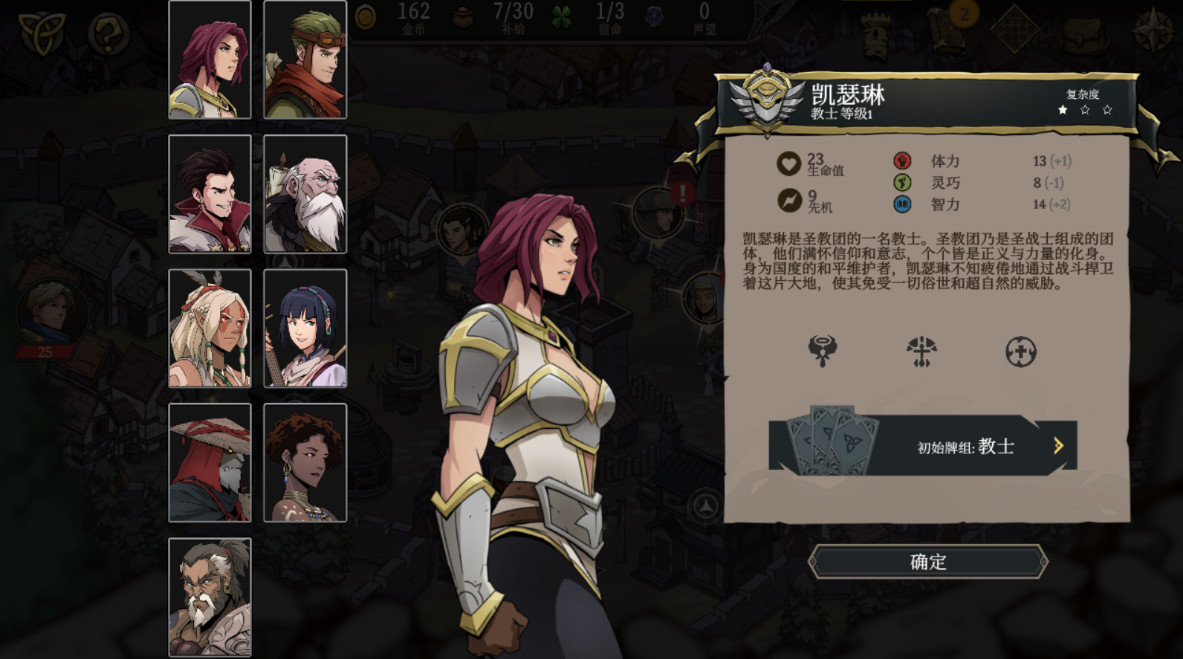Select the red-haired cleric portrait
1183x659 pixels.
click(210, 60)
